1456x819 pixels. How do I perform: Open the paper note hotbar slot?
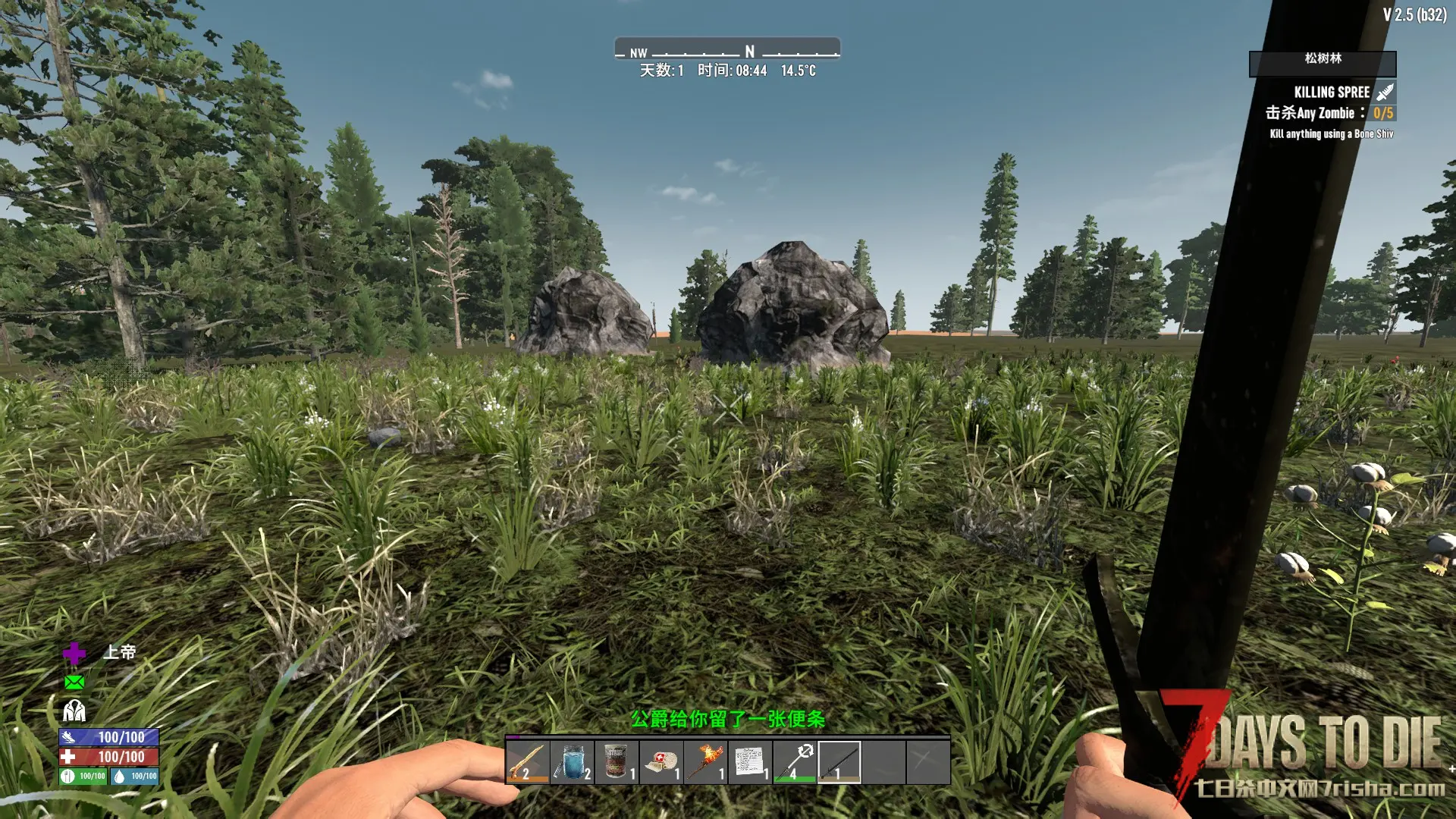pyautogui.click(x=750, y=761)
